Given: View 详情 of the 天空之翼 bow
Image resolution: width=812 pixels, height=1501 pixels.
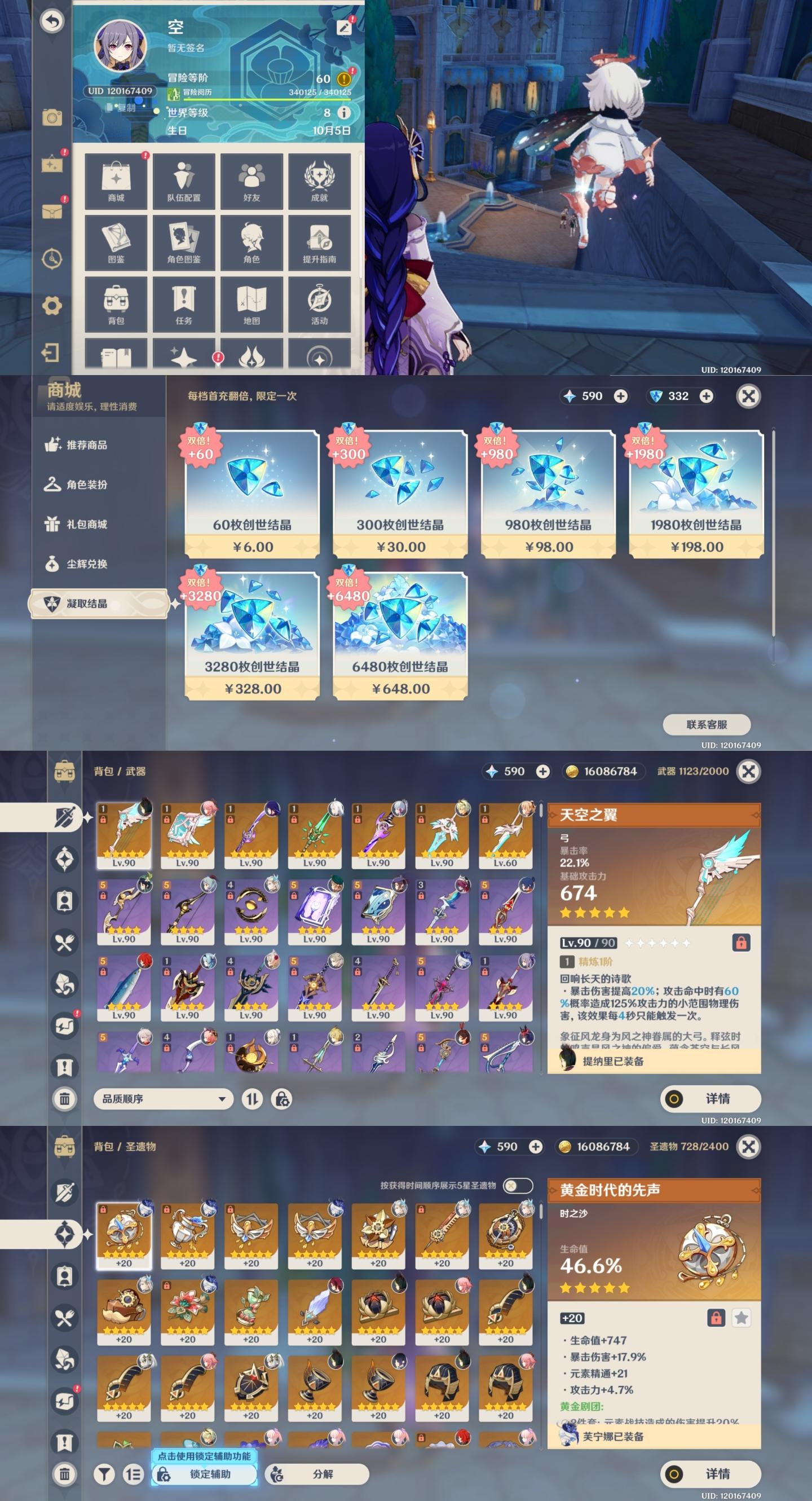Looking at the screenshot, I should point(710,1099).
